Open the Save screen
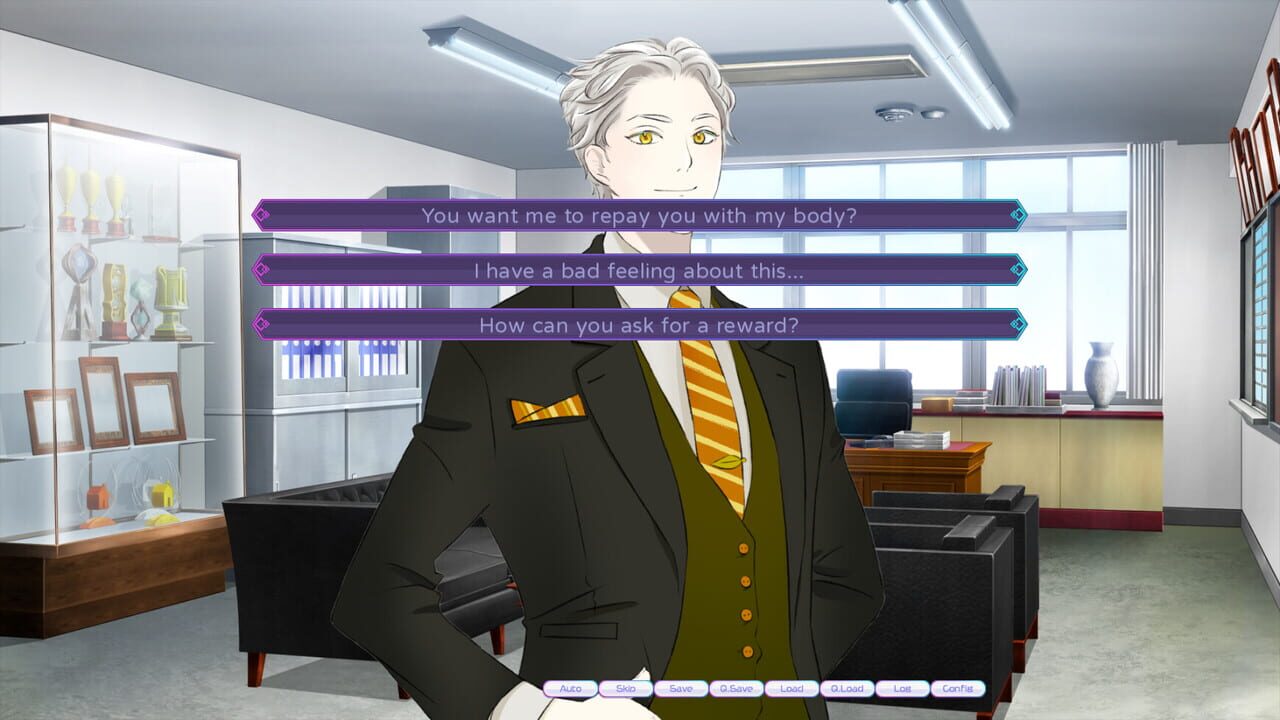The width and height of the screenshot is (1280, 720). pyautogui.click(x=681, y=689)
